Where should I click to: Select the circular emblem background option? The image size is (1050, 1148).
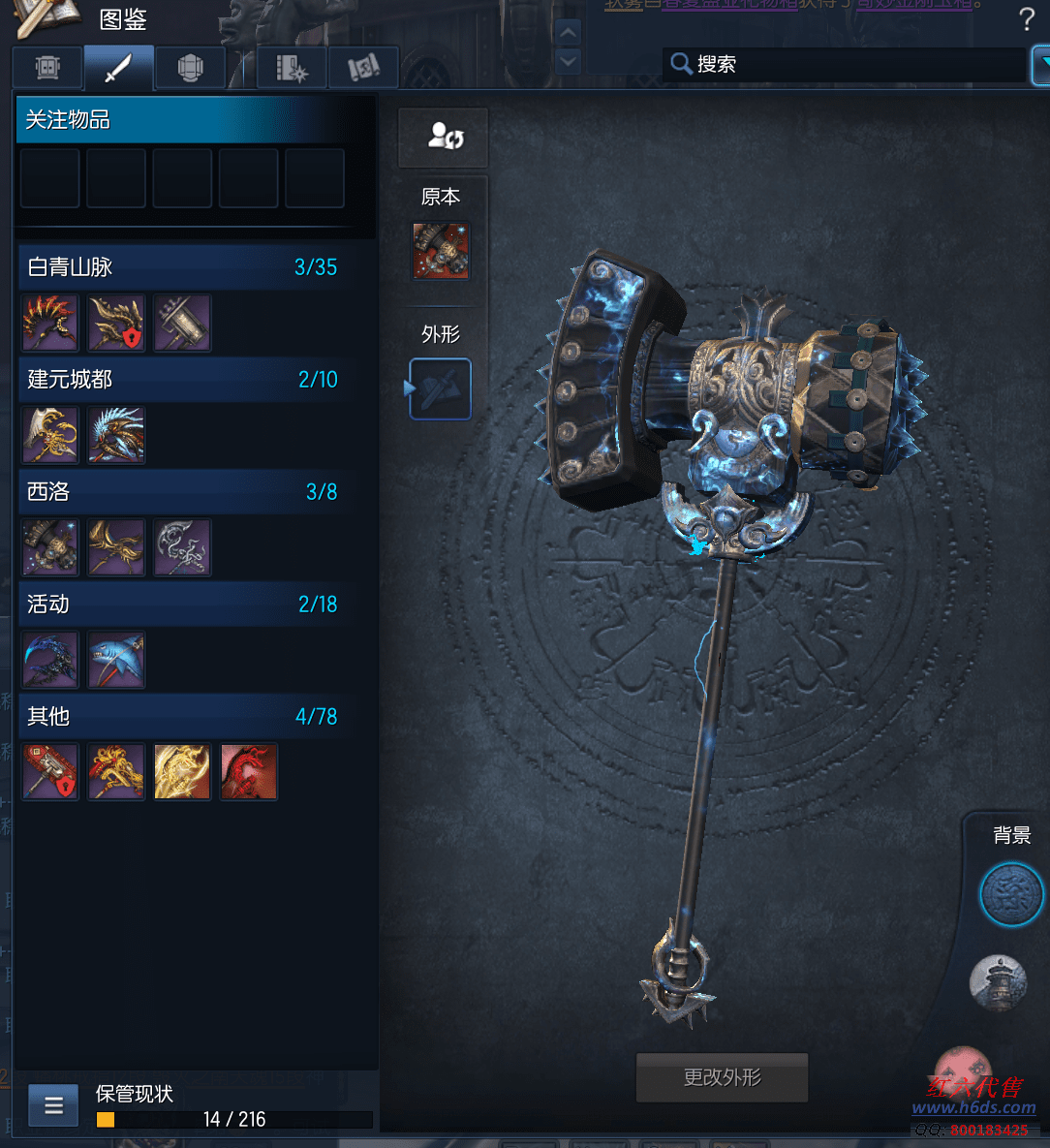pos(1011,895)
